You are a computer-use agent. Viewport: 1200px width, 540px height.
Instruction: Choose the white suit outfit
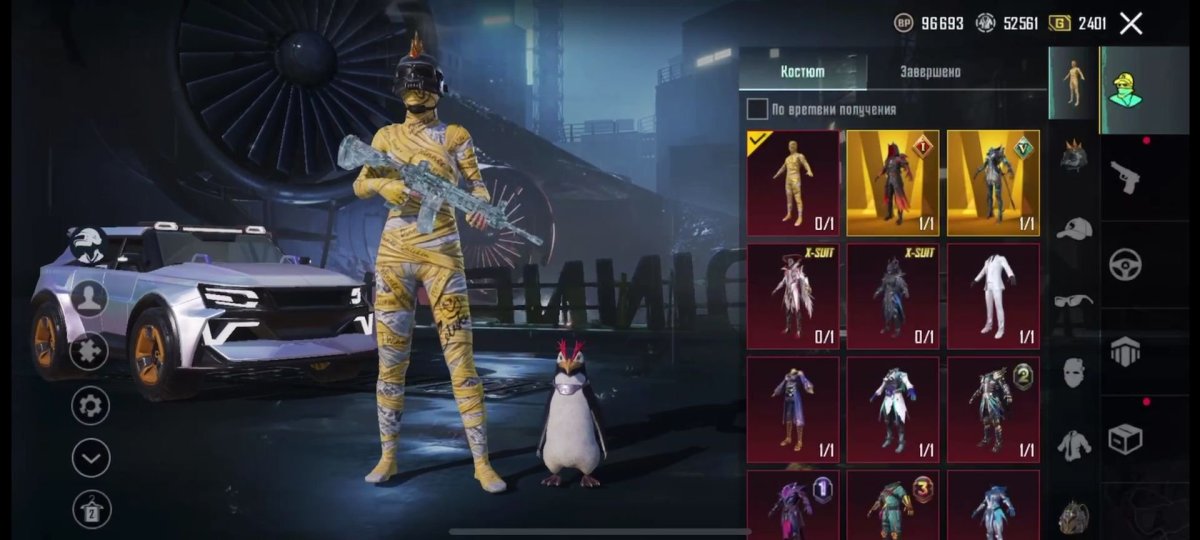tap(993, 296)
